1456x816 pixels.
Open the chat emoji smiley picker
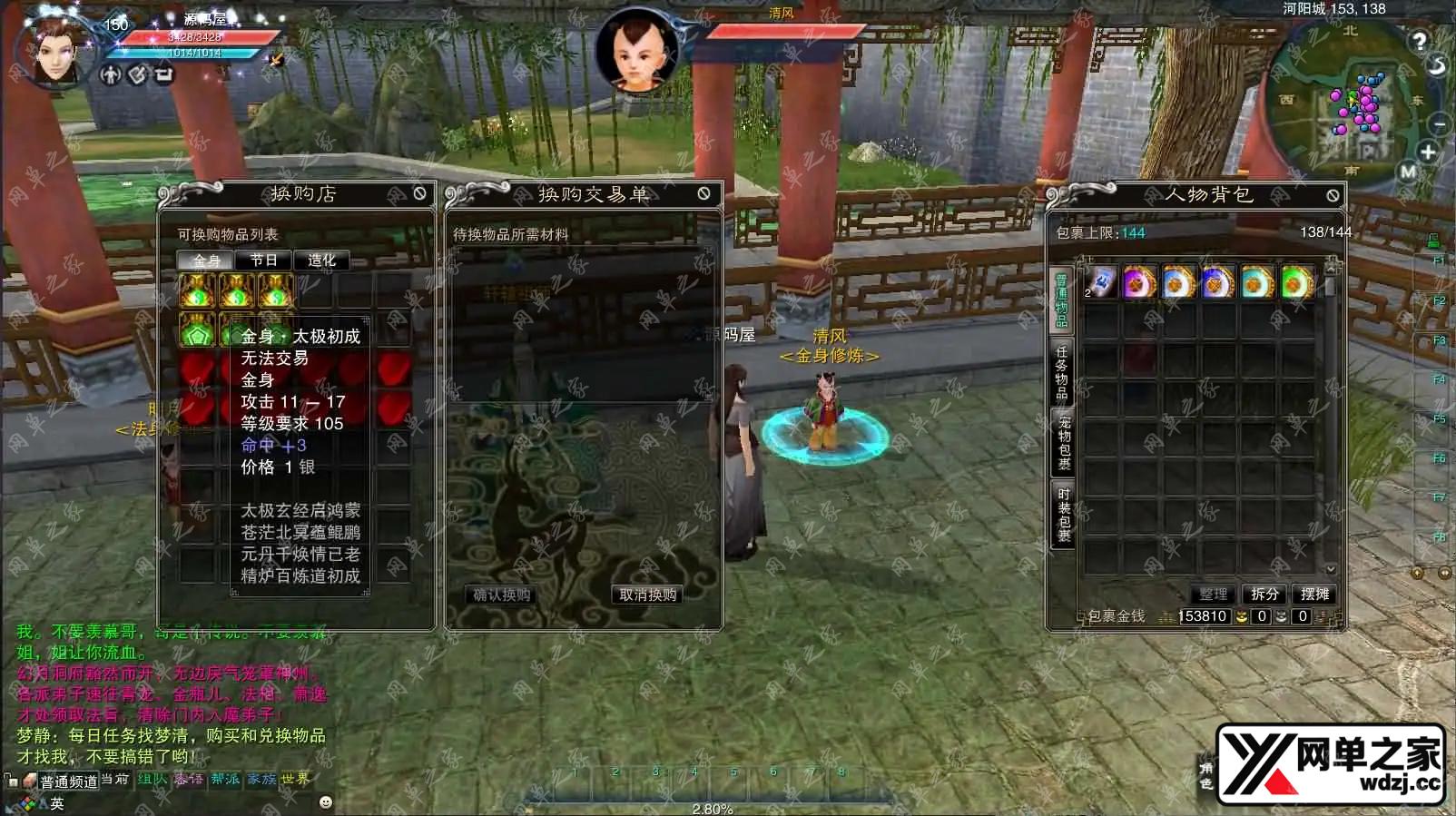pos(326,802)
